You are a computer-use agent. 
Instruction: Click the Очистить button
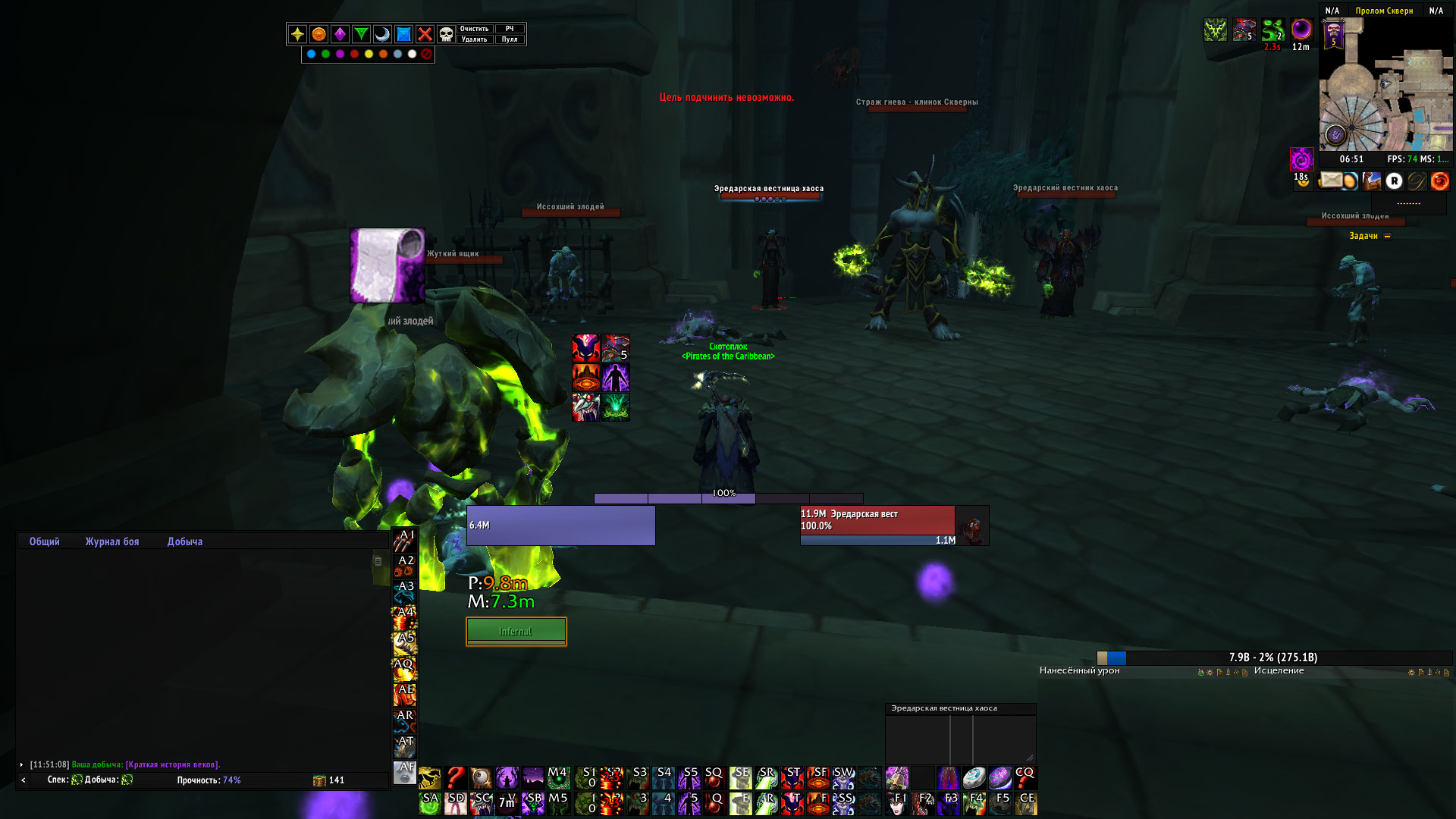click(x=474, y=29)
